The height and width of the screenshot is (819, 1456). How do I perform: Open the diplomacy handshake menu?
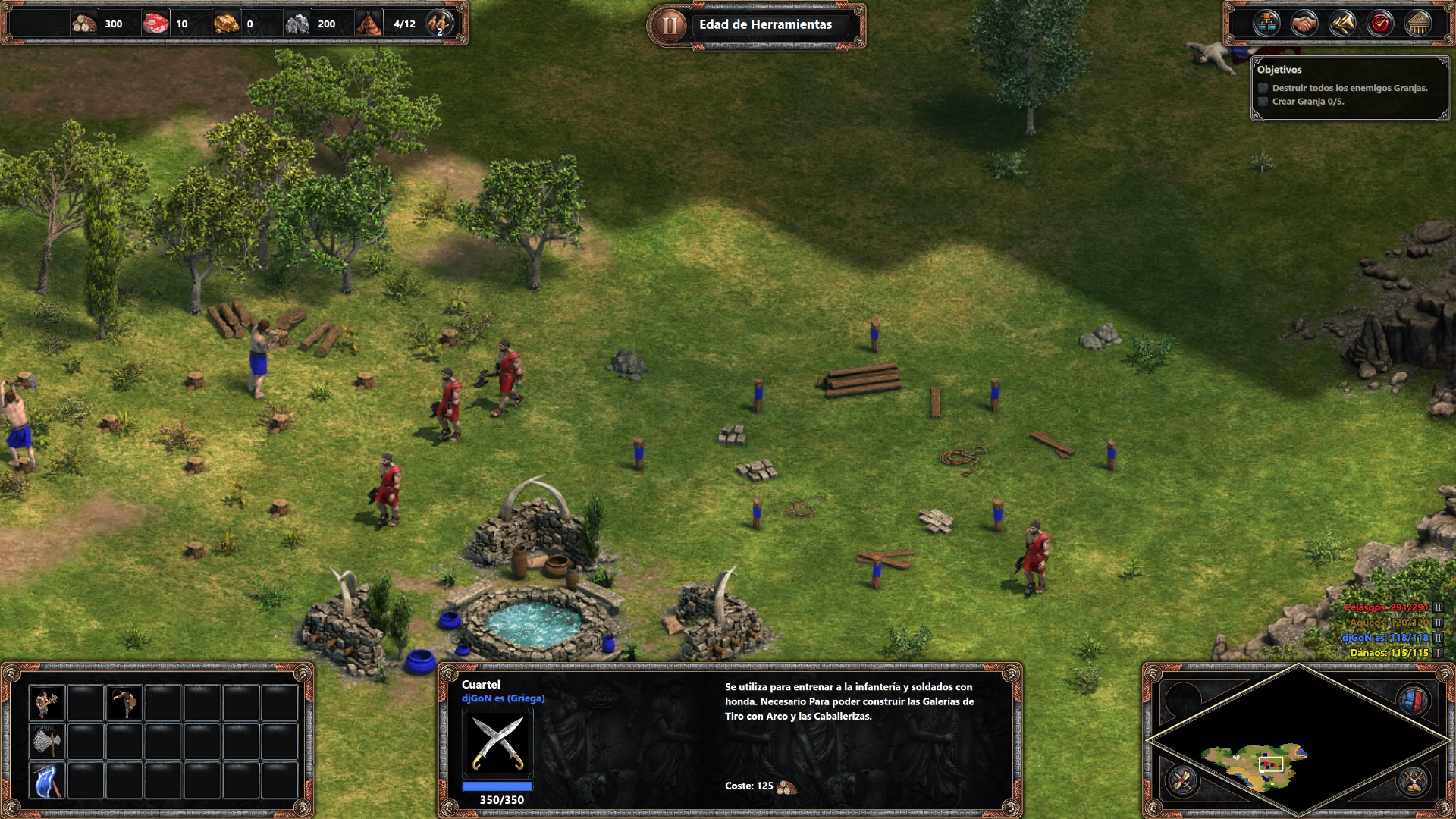(x=1304, y=24)
